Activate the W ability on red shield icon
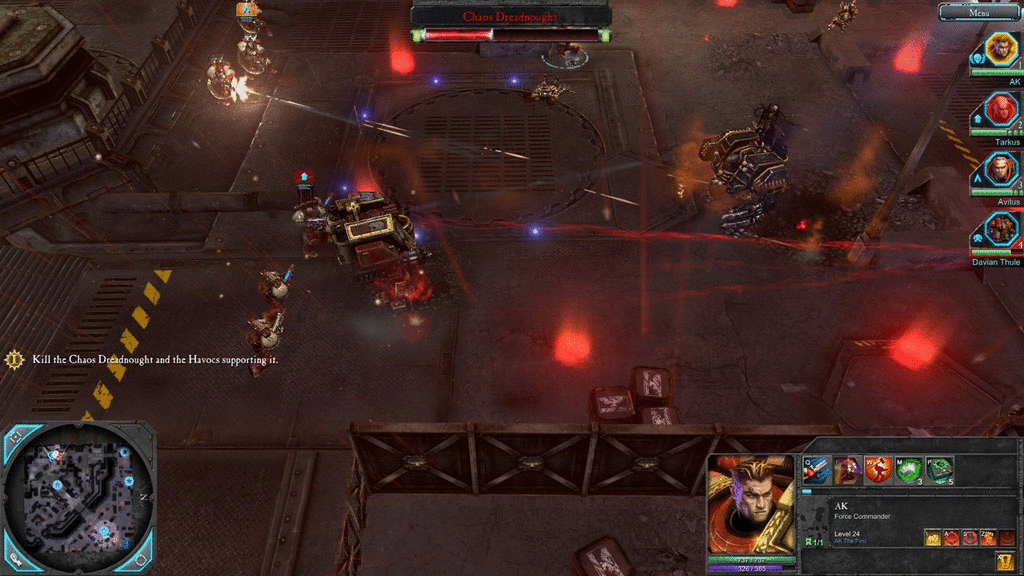1024x576 pixels. point(879,469)
